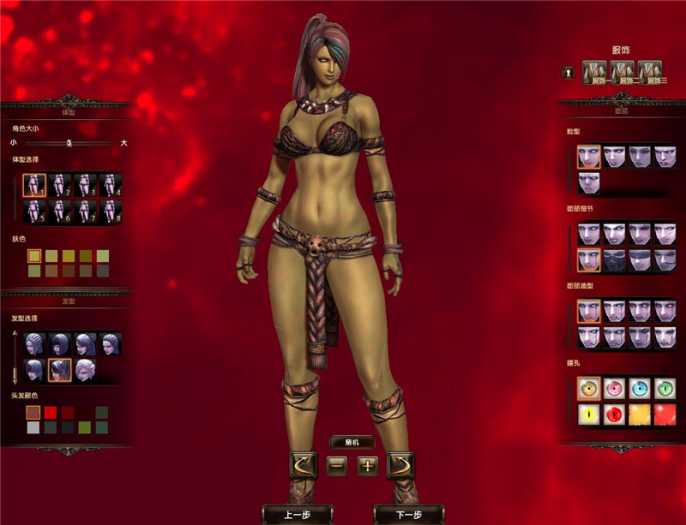This screenshot has width=686, height=525.
Task: Adjust the 角色大小 character size slider
Action: (x=69, y=143)
